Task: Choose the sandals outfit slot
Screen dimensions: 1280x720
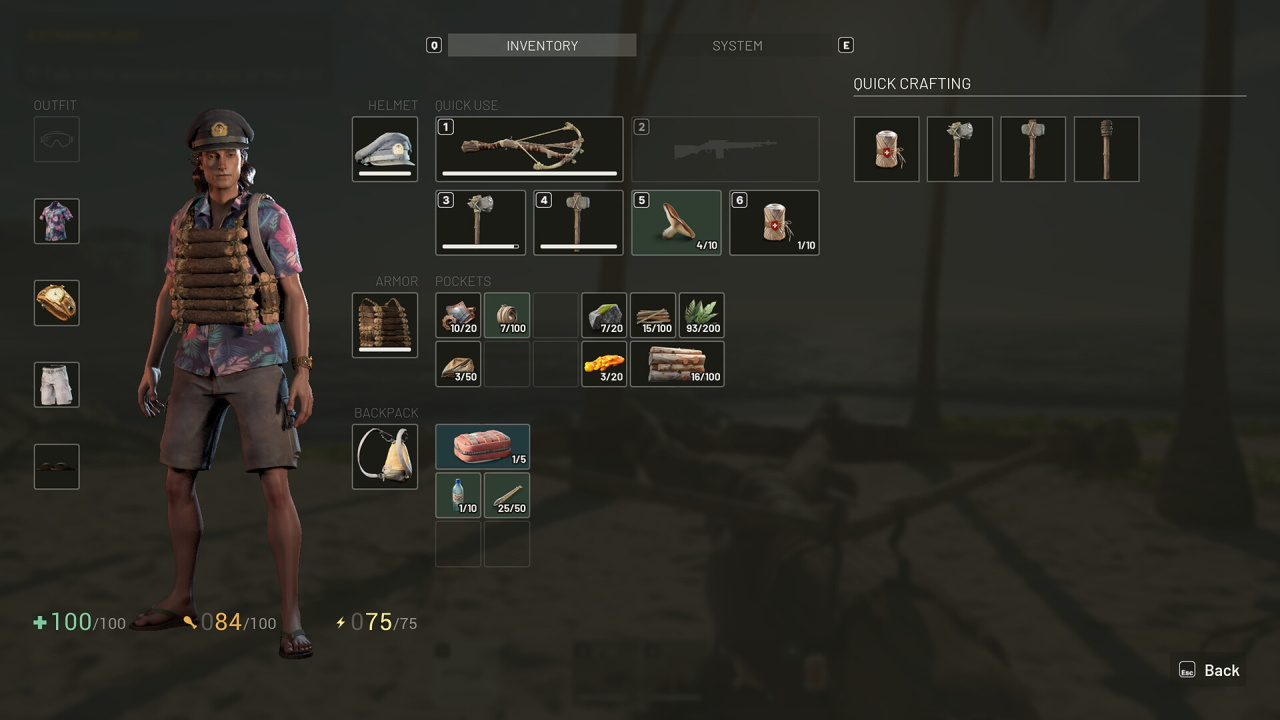Action: (57, 466)
